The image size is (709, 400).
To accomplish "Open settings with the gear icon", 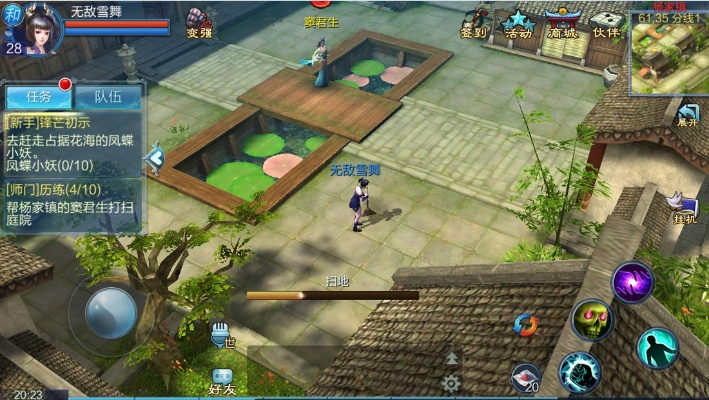I will click(451, 383).
